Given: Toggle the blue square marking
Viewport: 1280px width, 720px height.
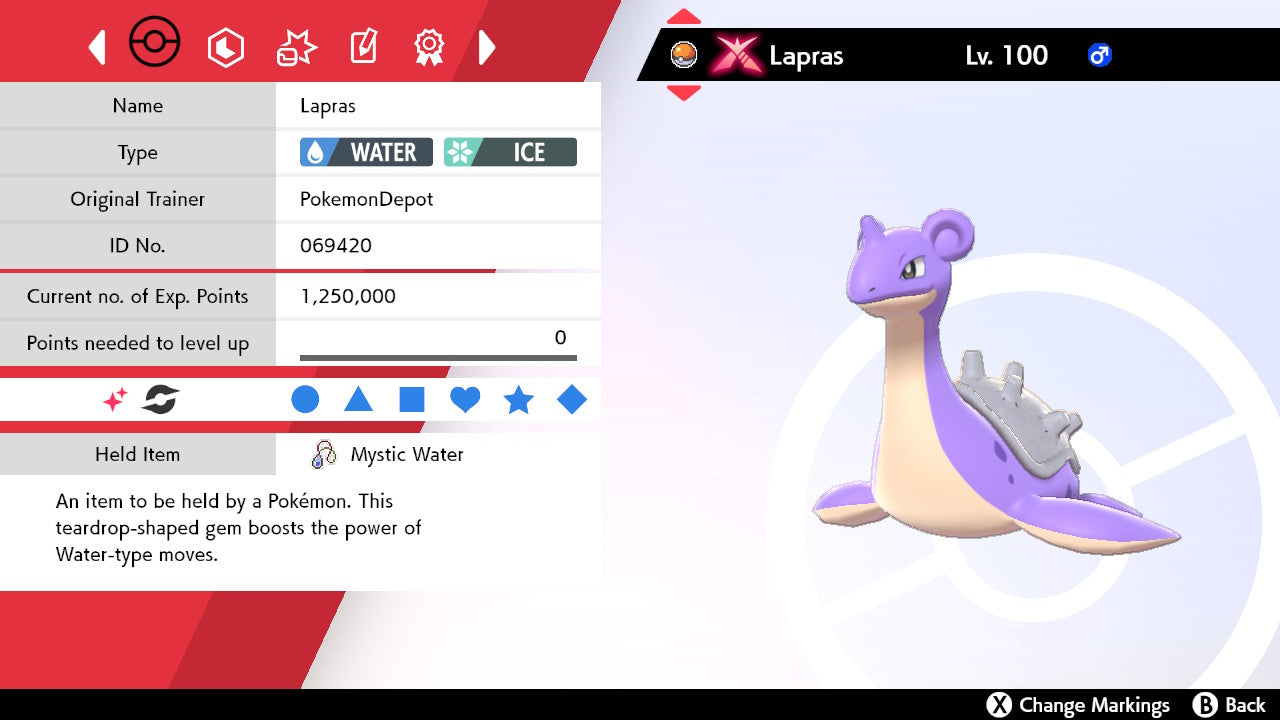Looking at the screenshot, I should 412,400.
